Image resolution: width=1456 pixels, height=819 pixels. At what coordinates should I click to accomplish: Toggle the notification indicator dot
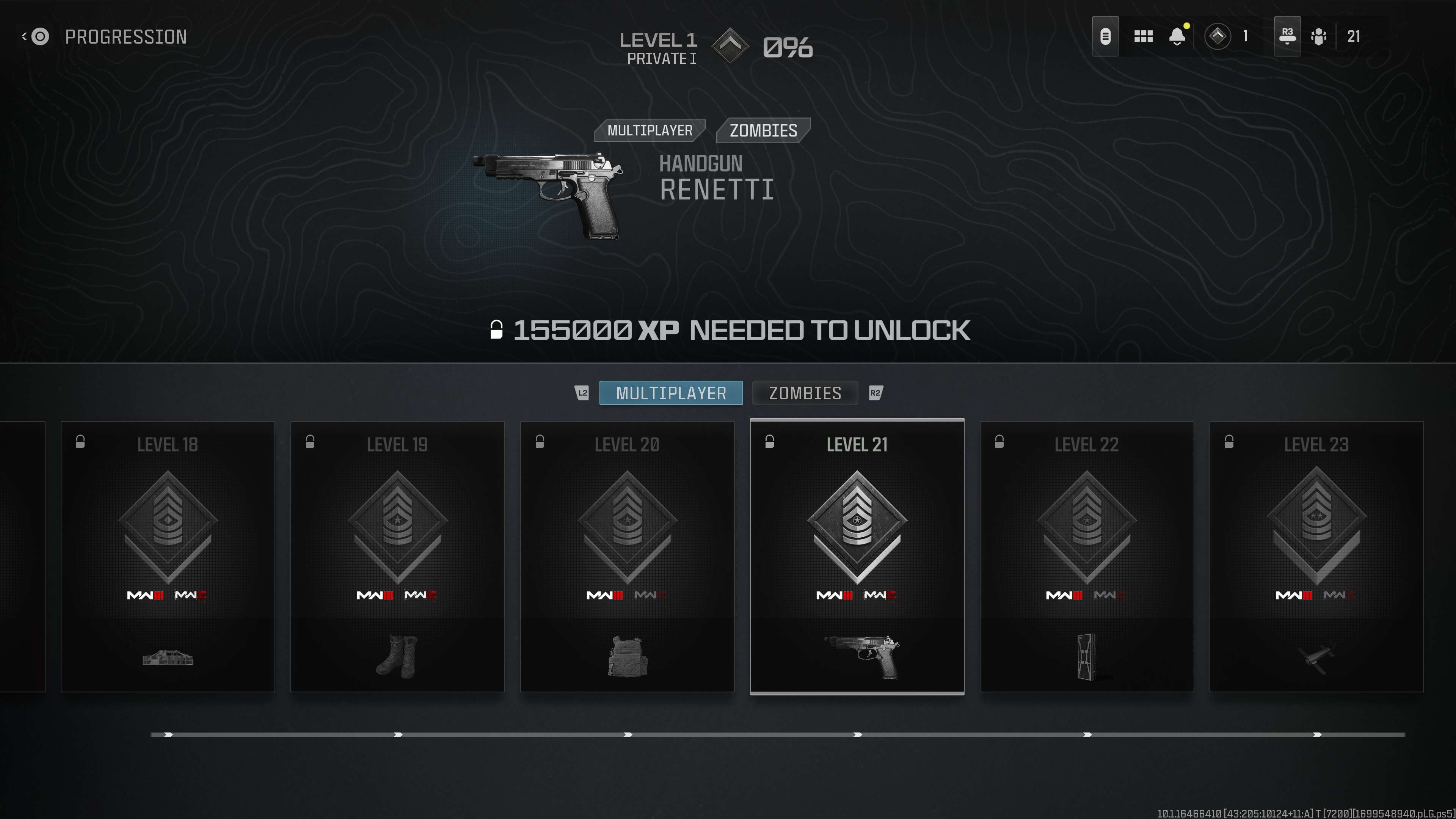(x=1187, y=25)
